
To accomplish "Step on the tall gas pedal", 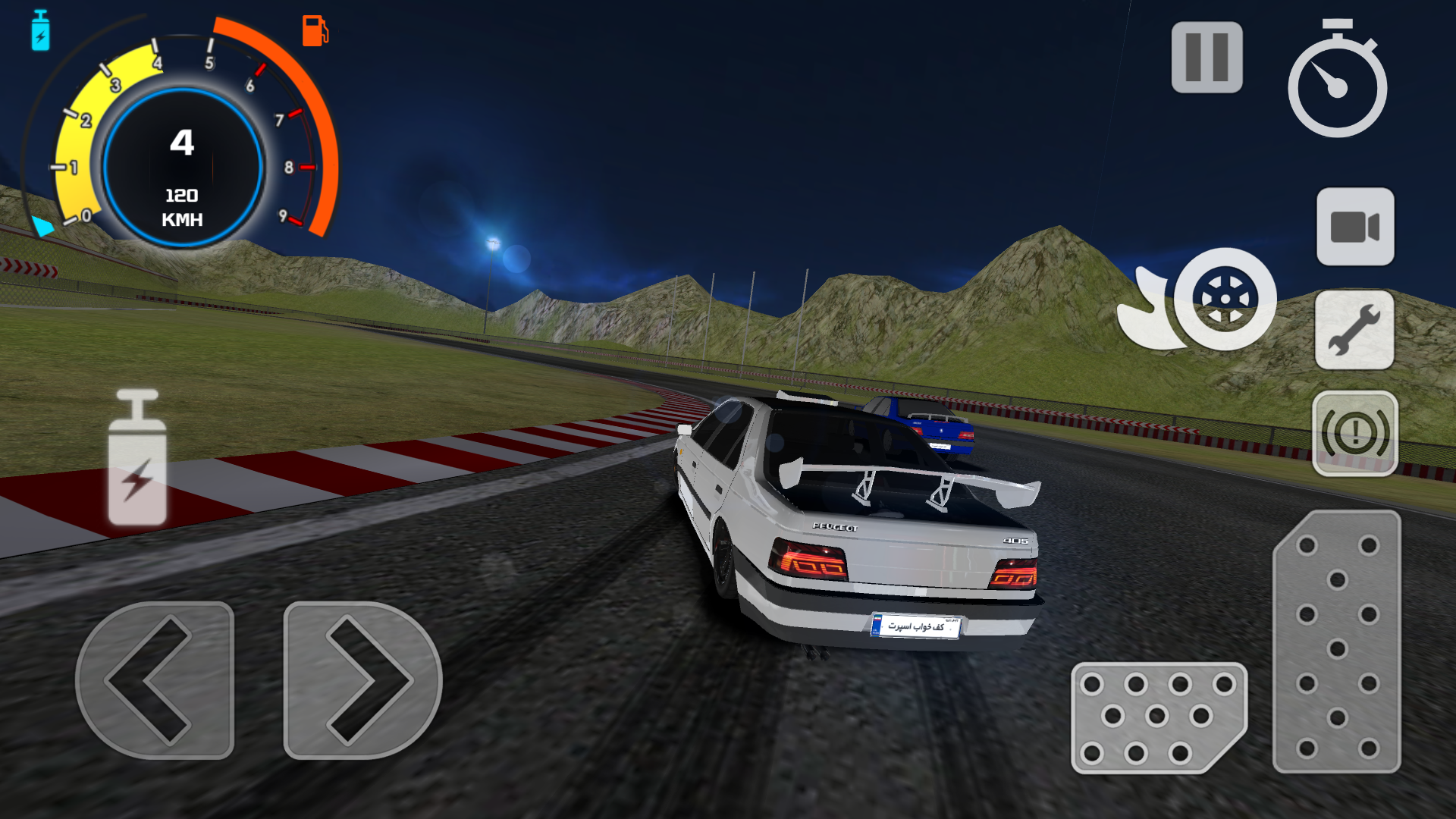I will click(x=1337, y=643).
